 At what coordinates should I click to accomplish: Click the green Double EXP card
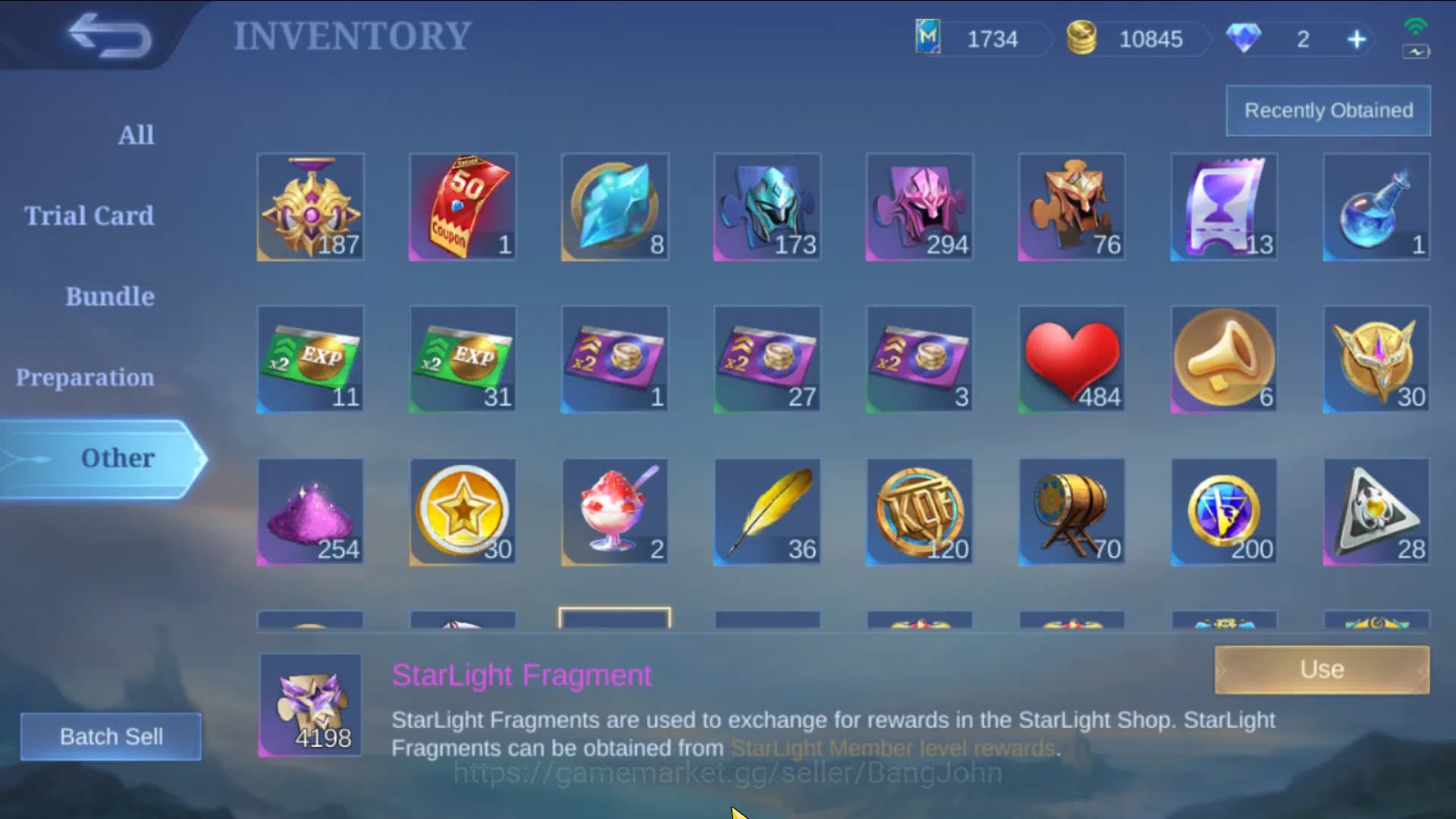coord(311,359)
